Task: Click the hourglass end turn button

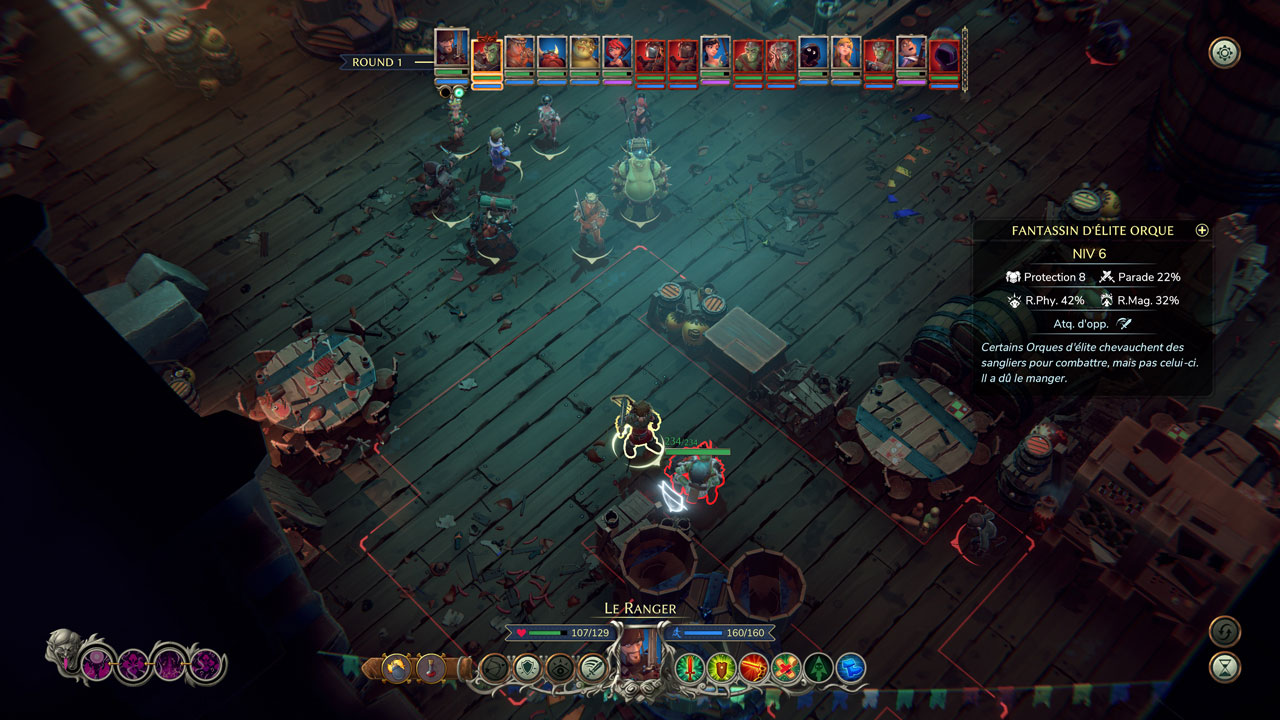Action: pos(1224,667)
